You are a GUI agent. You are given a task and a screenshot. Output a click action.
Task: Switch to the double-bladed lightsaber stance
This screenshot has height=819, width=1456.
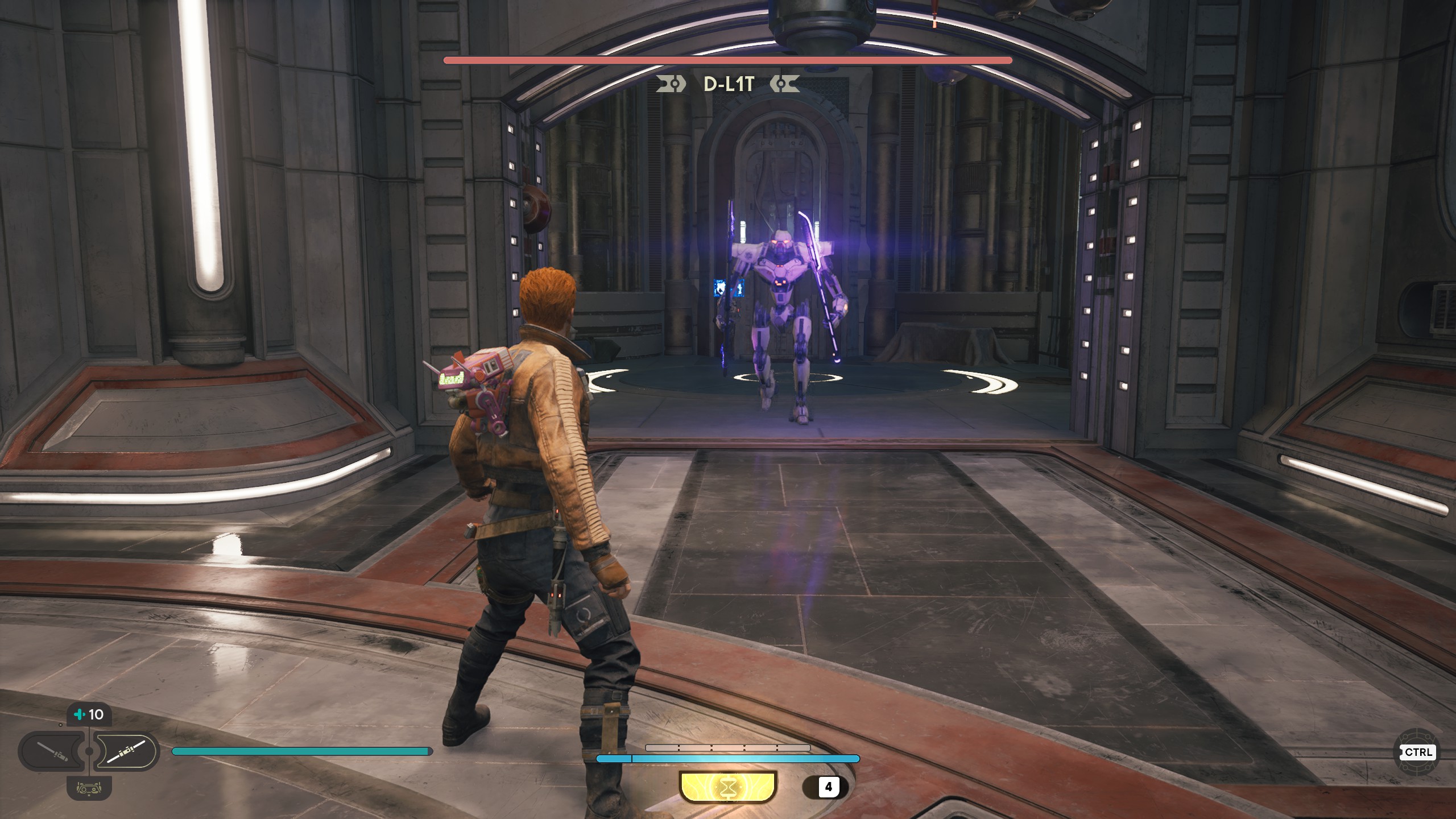125,752
